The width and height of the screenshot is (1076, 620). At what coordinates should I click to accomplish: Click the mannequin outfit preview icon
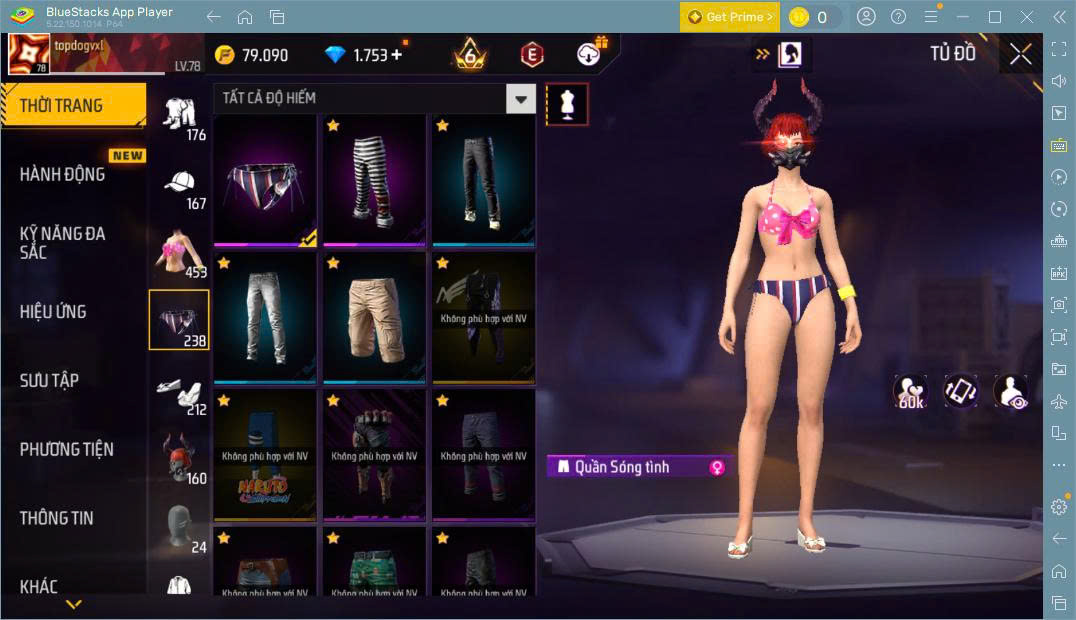point(567,104)
